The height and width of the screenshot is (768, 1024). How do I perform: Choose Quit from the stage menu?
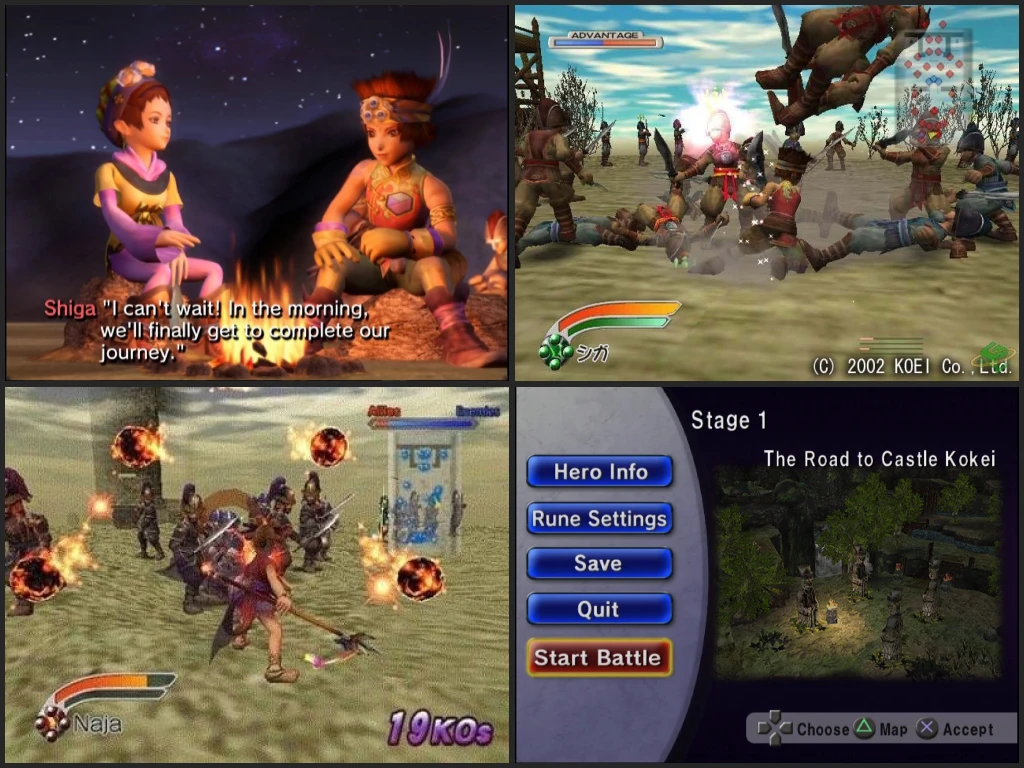coord(599,609)
